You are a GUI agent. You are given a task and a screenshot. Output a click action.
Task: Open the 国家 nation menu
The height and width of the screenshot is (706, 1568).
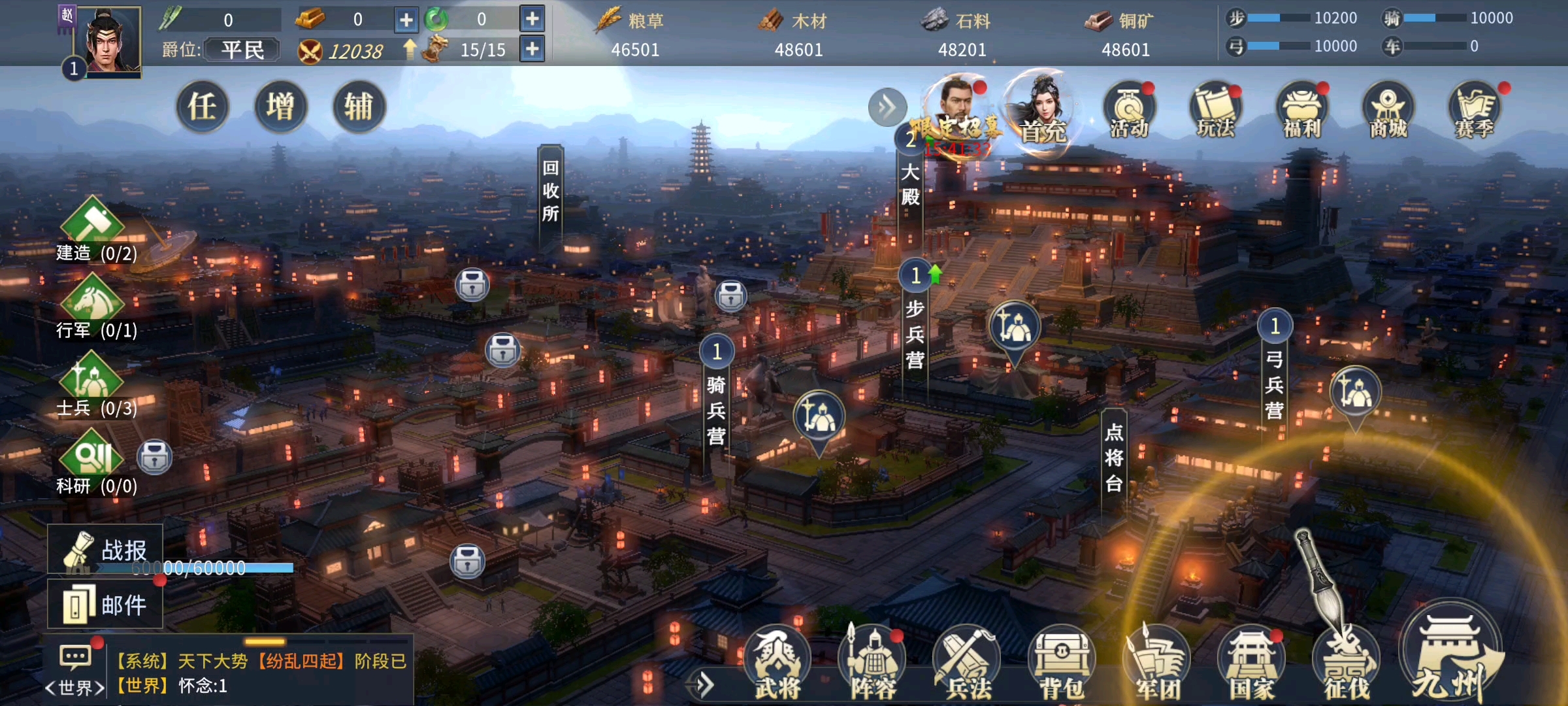point(1252,662)
